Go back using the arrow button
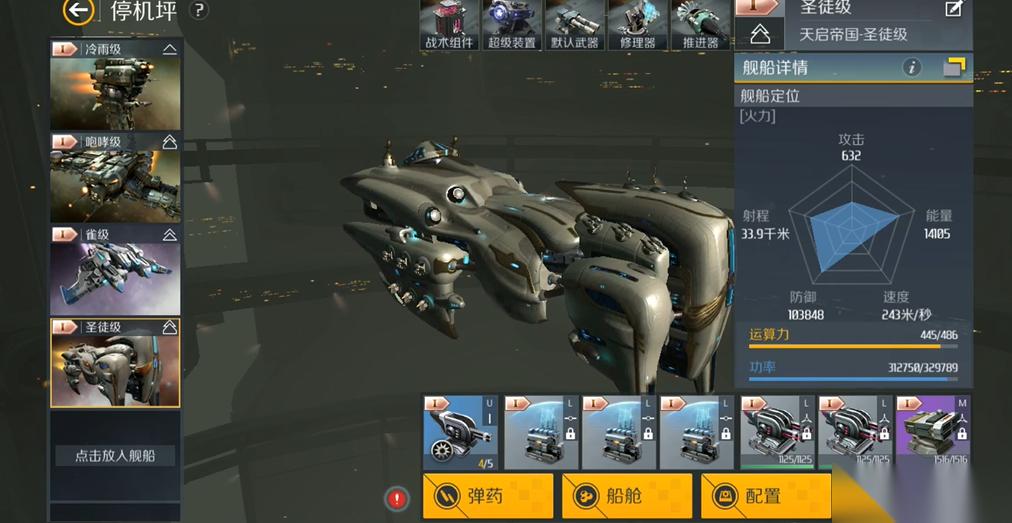The image size is (1012, 523). pyautogui.click(x=78, y=11)
